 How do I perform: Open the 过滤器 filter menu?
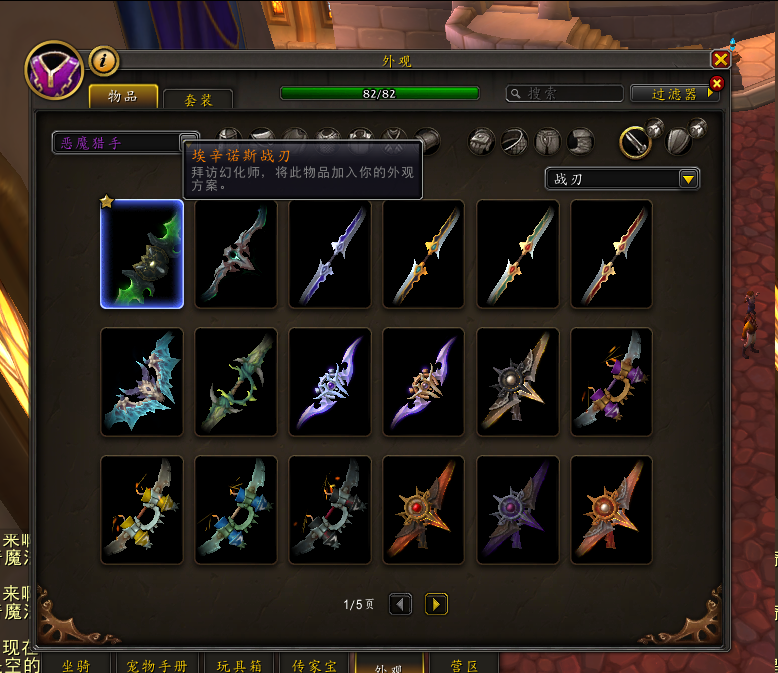675,93
